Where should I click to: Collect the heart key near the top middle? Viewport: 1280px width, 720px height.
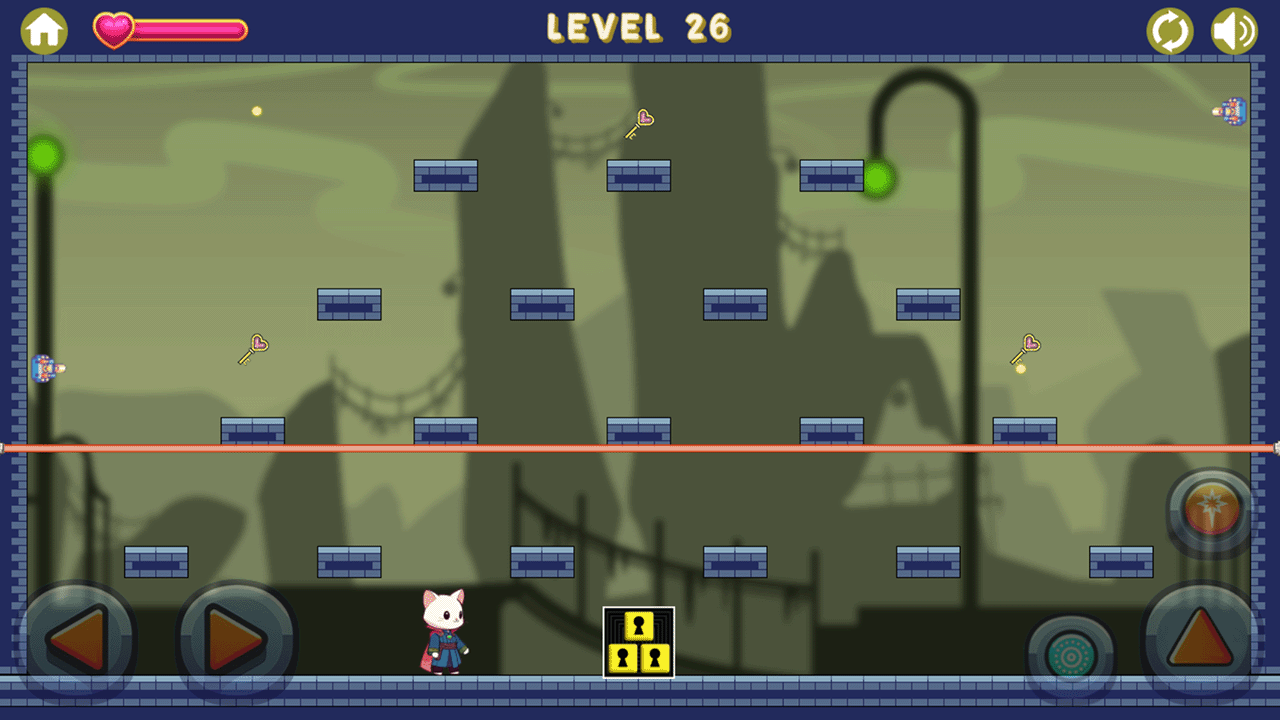coord(640,123)
